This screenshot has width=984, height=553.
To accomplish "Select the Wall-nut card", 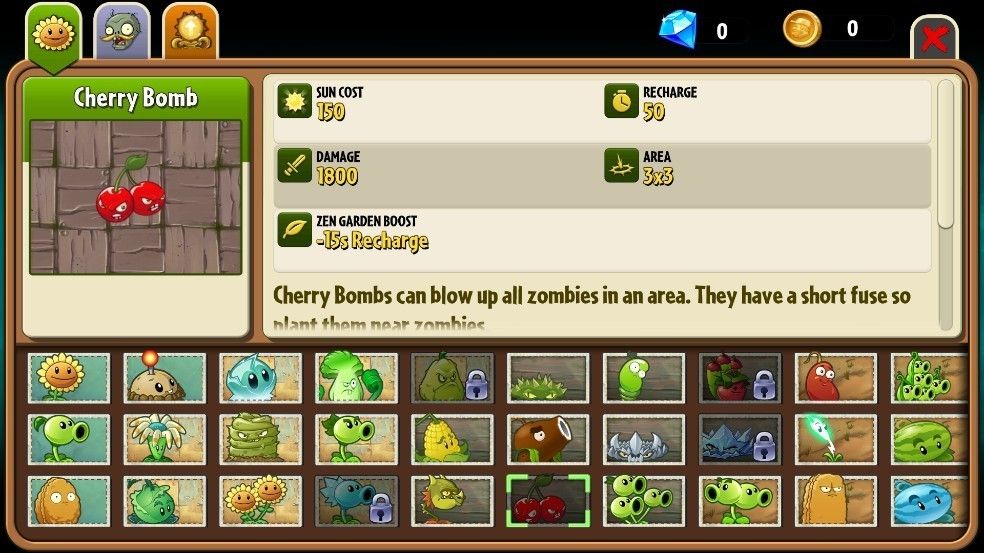I will [x=69, y=501].
